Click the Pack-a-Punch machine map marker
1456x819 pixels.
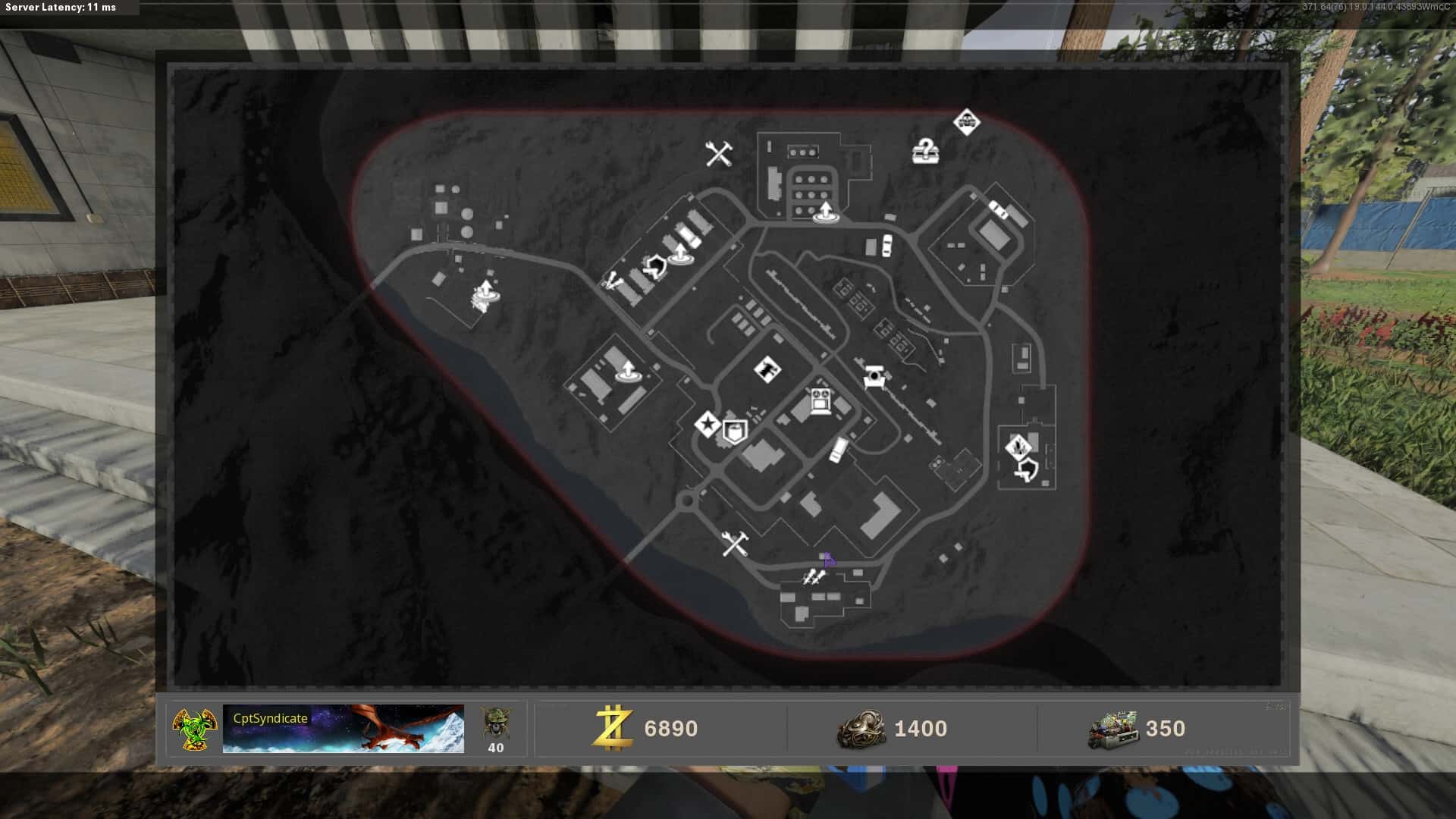(x=820, y=400)
